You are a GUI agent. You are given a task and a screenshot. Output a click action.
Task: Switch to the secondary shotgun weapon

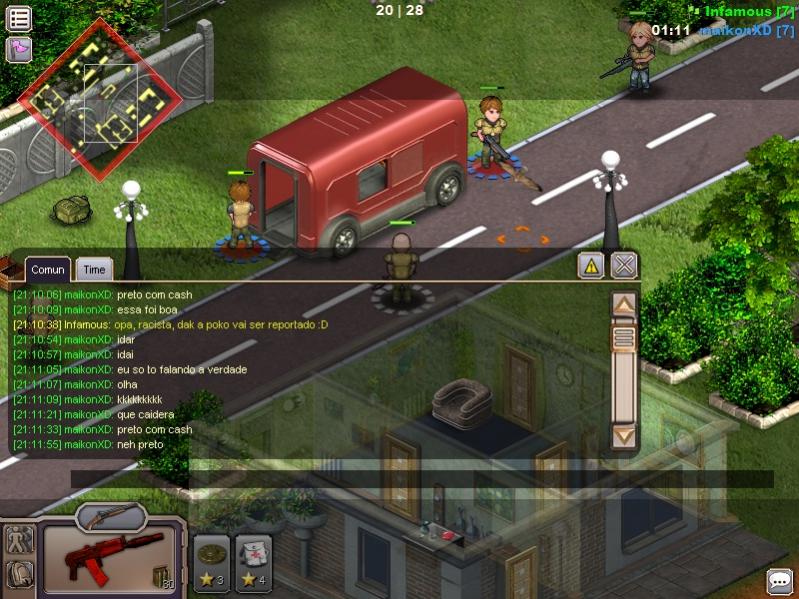click(x=110, y=515)
